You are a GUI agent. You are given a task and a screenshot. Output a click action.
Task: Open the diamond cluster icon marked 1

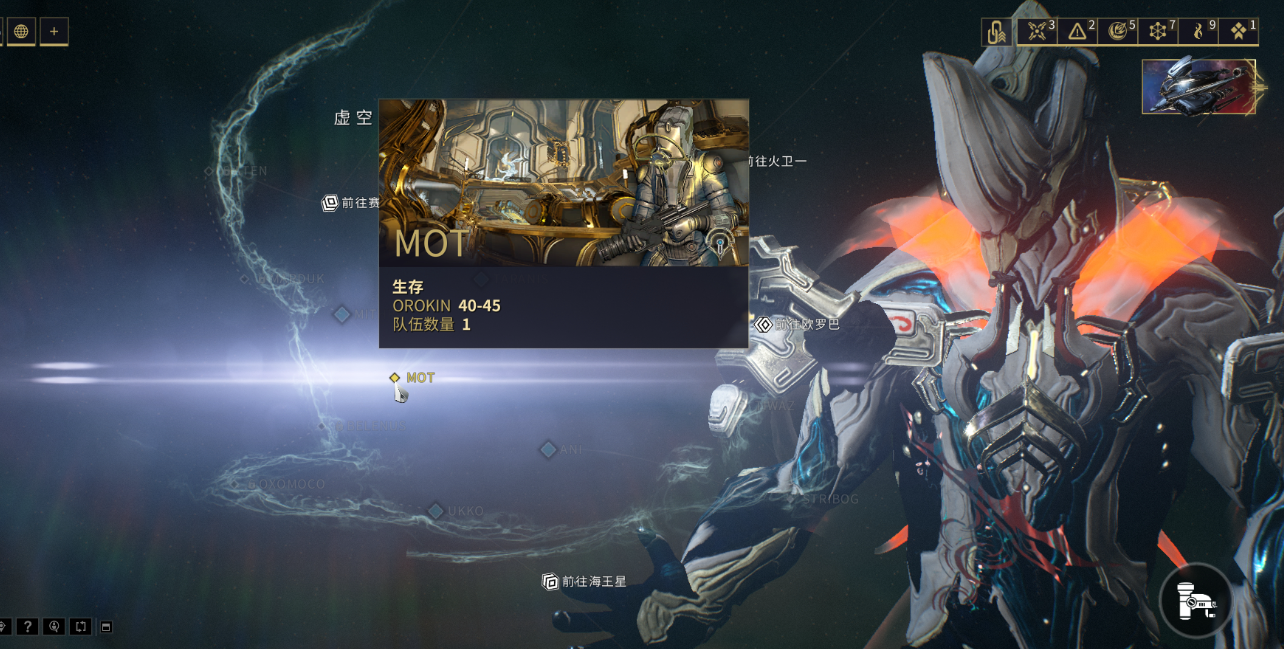click(1238, 32)
